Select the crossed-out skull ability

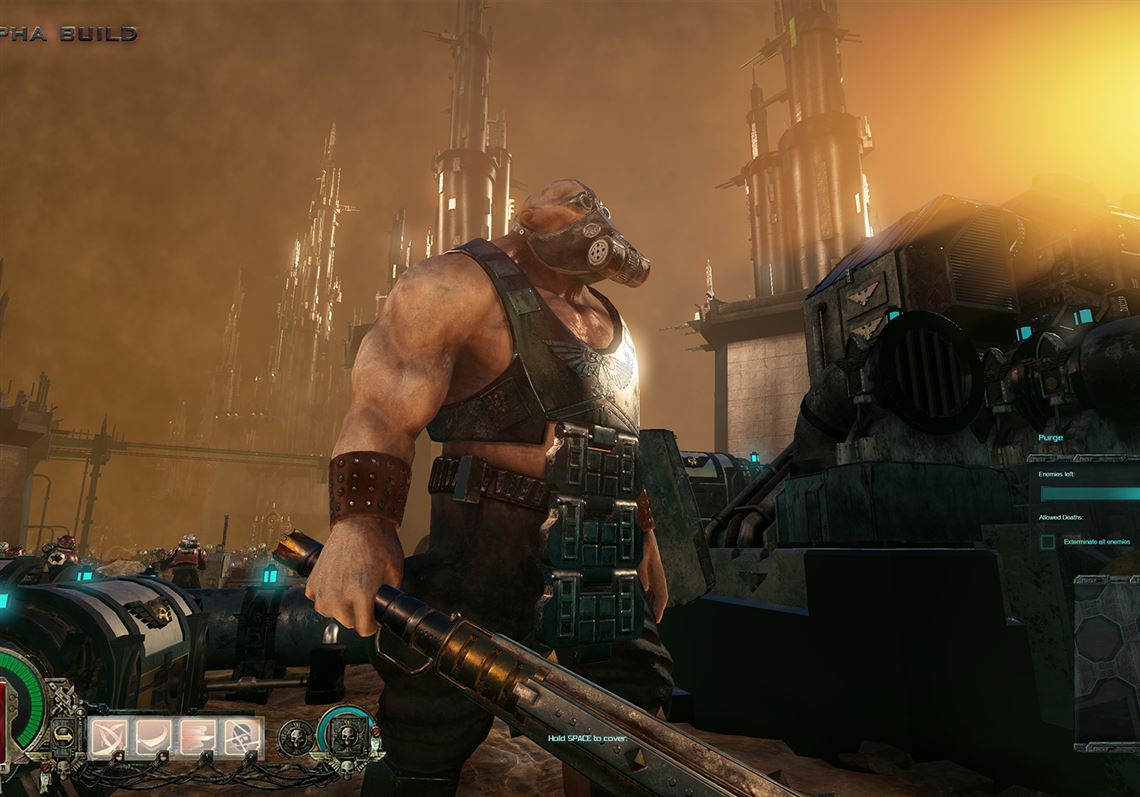(x=243, y=737)
